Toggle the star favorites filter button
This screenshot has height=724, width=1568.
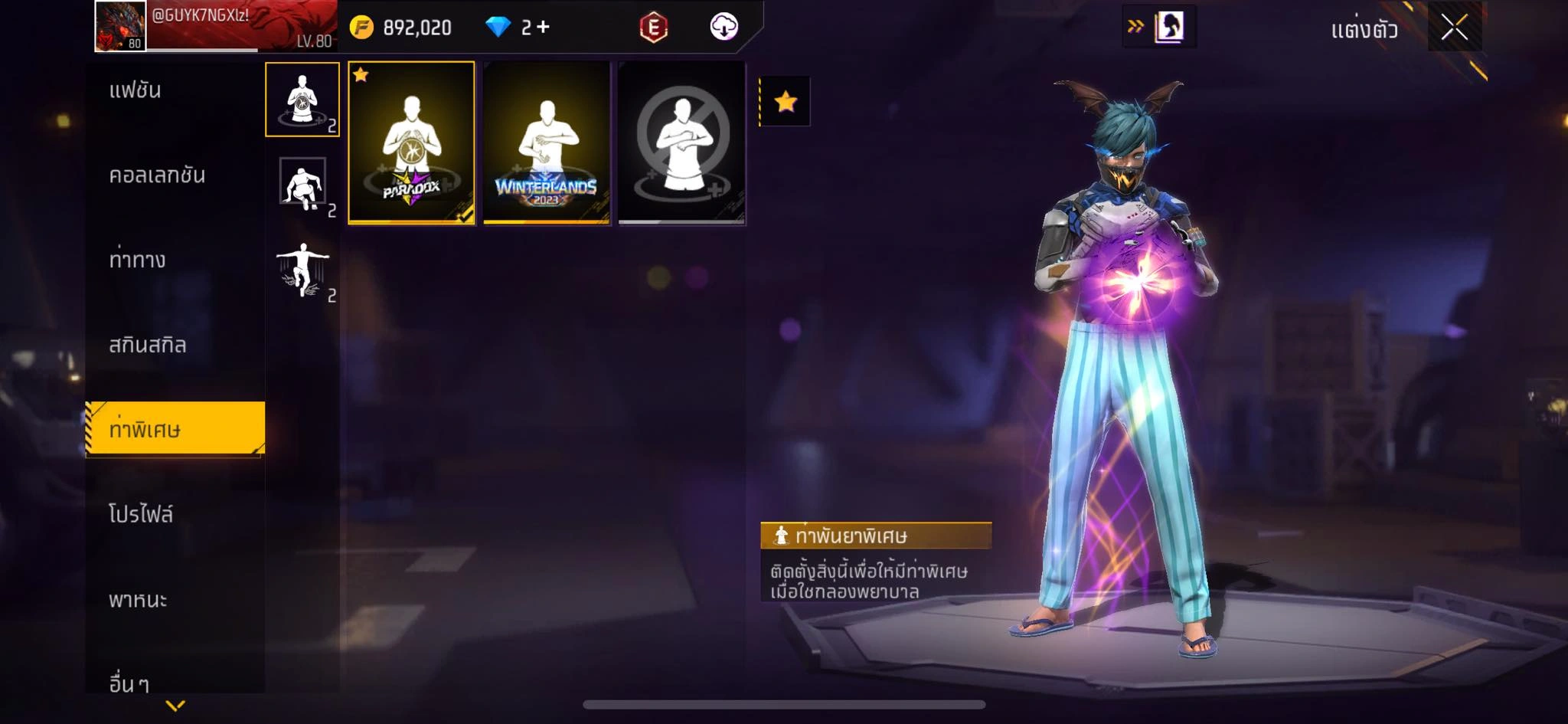coord(786,101)
